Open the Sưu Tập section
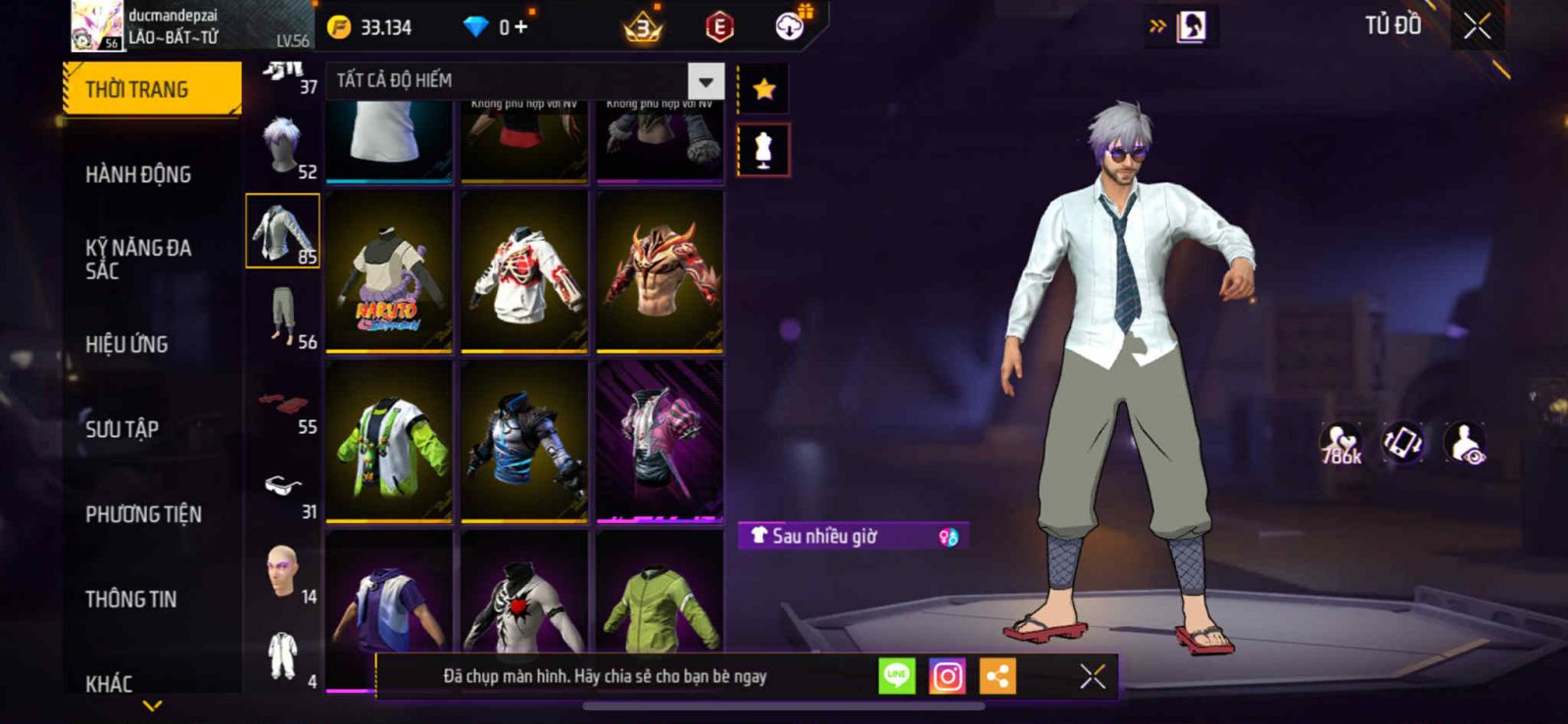The width and height of the screenshot is (1568, 724). click(122, 429)
